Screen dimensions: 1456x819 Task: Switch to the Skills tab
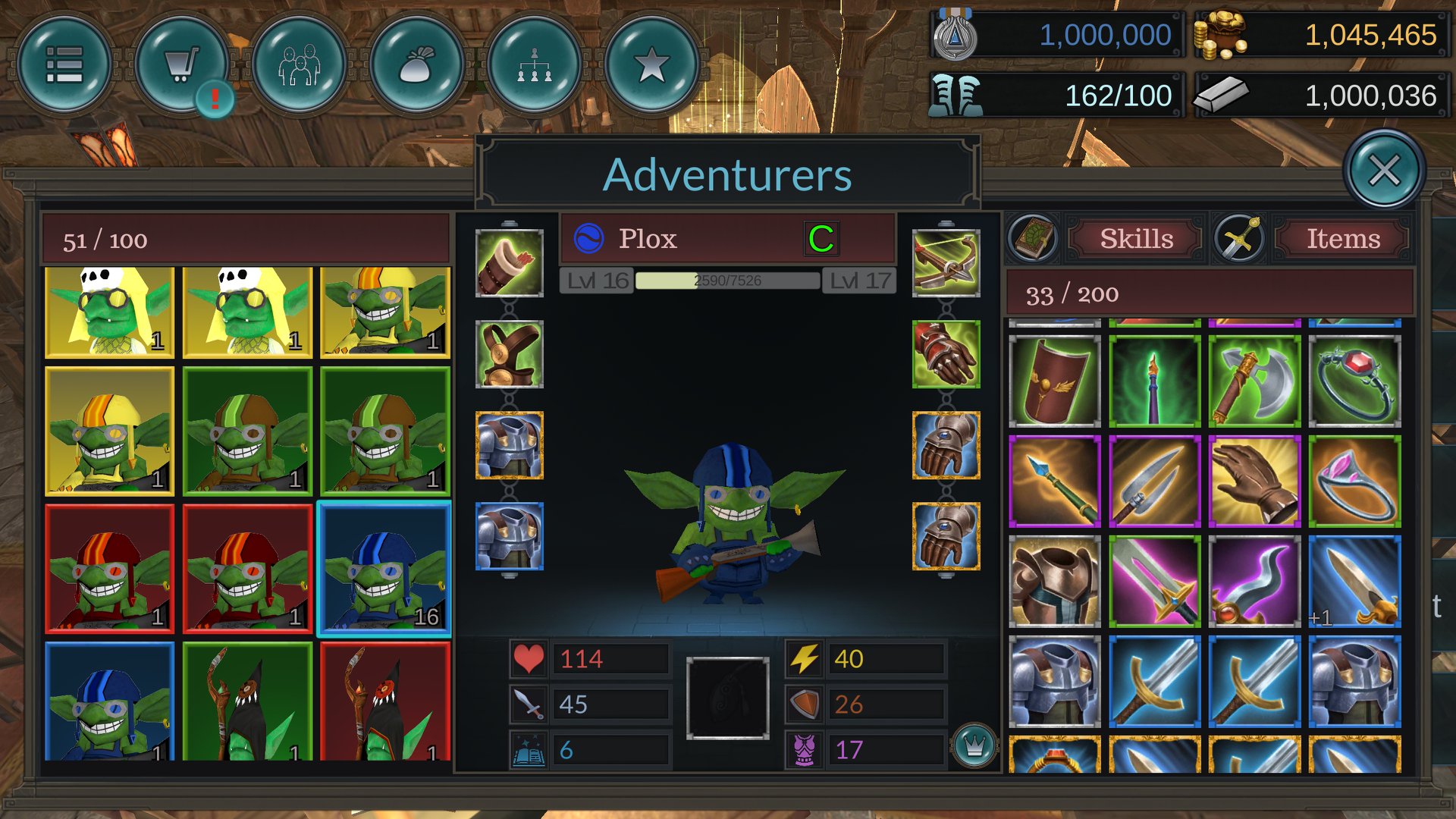(x=1136, y=239)
